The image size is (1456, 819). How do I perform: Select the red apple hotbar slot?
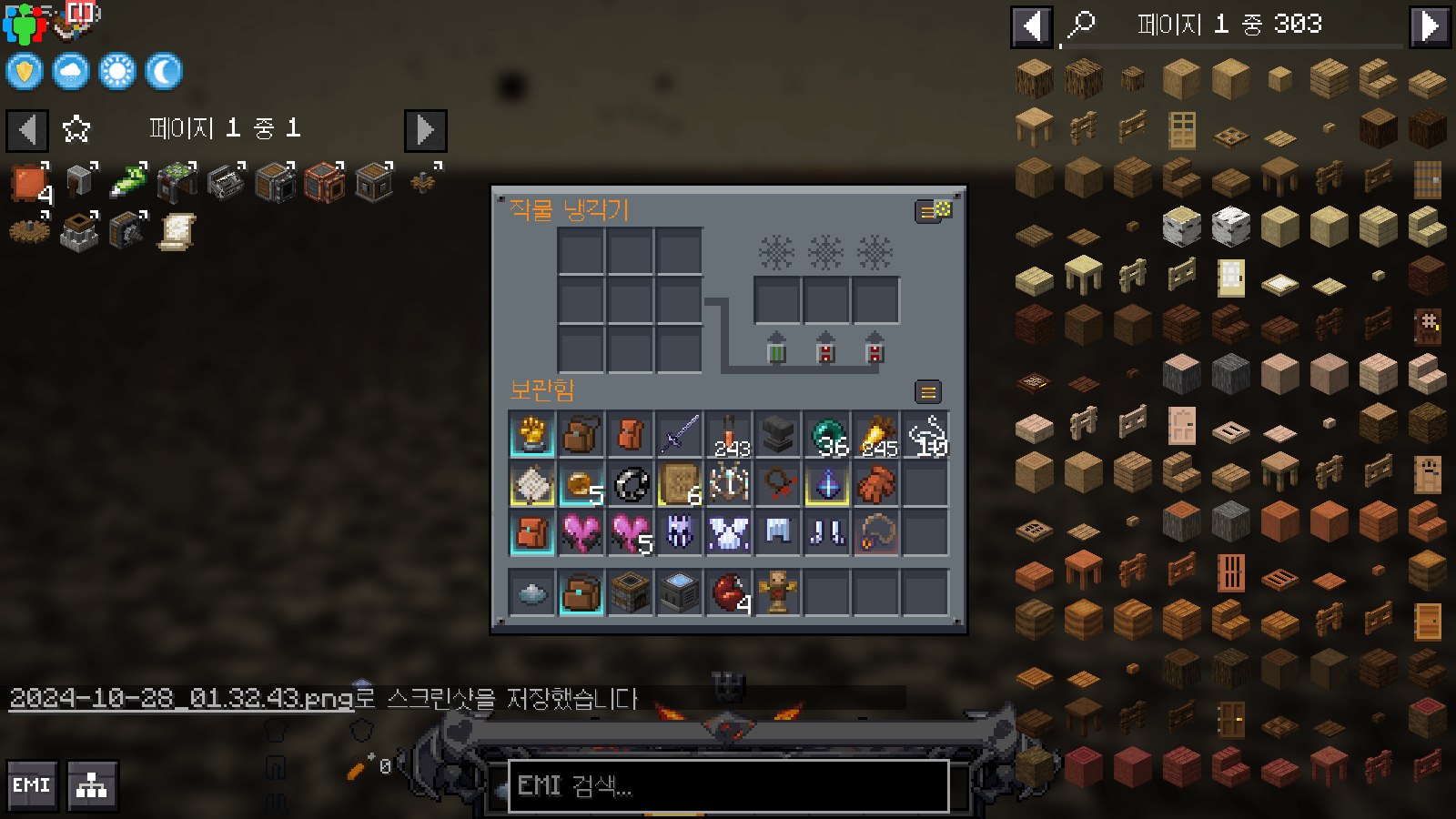pos(729,592)
